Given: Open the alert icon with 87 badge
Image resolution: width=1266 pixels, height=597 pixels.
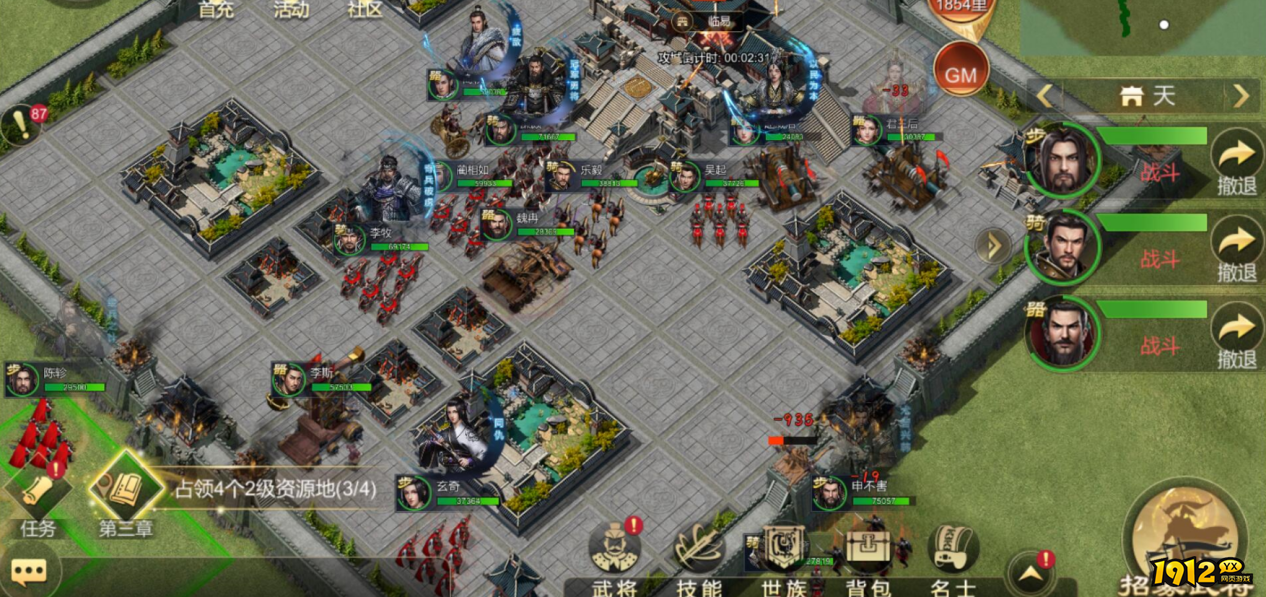Looking at the screenshot, I should [x=22, y=126].
